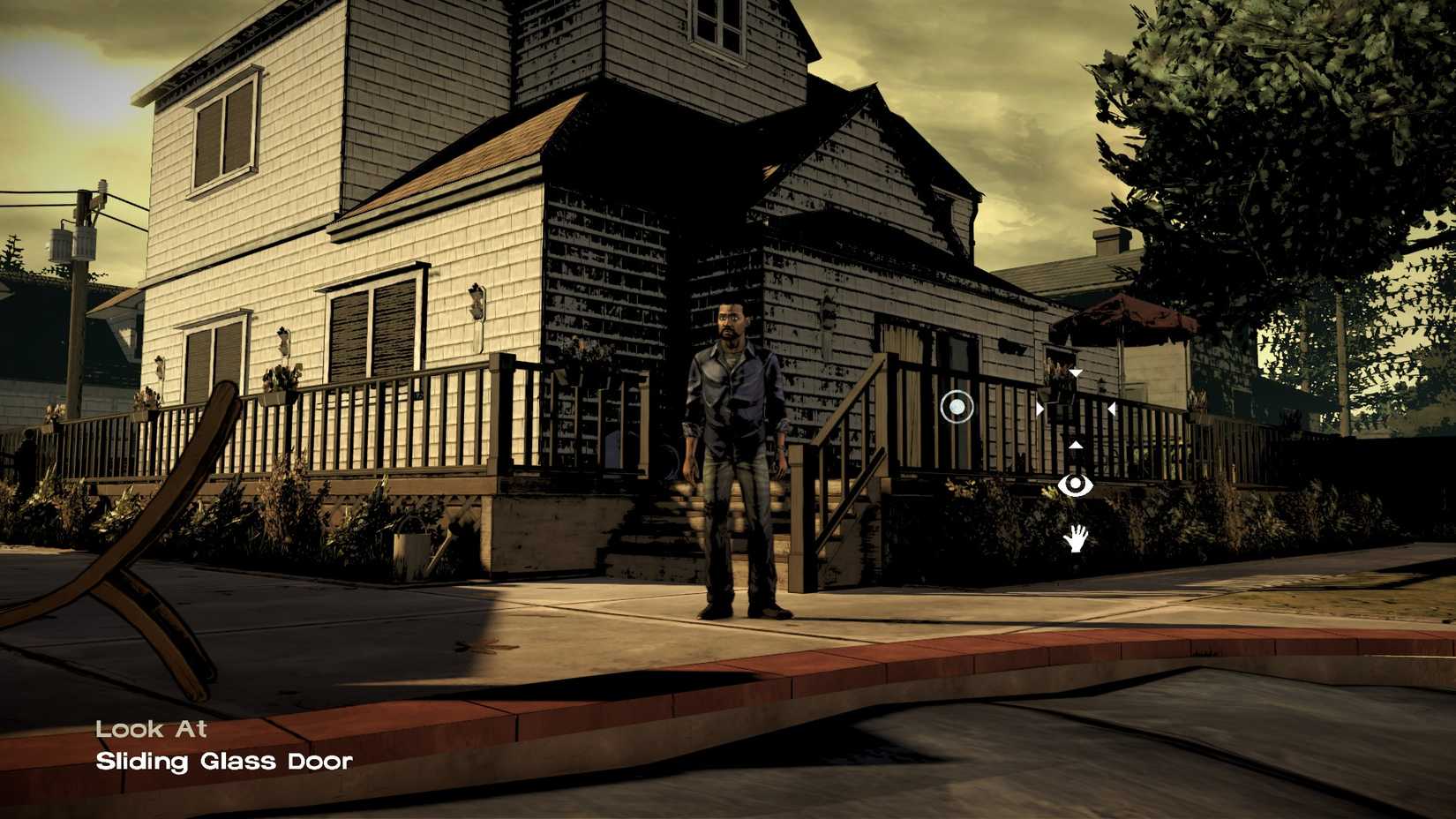Click the eye symbol for the examine action
This screenshot has width=1456, height=819.
pos(1076,485)
